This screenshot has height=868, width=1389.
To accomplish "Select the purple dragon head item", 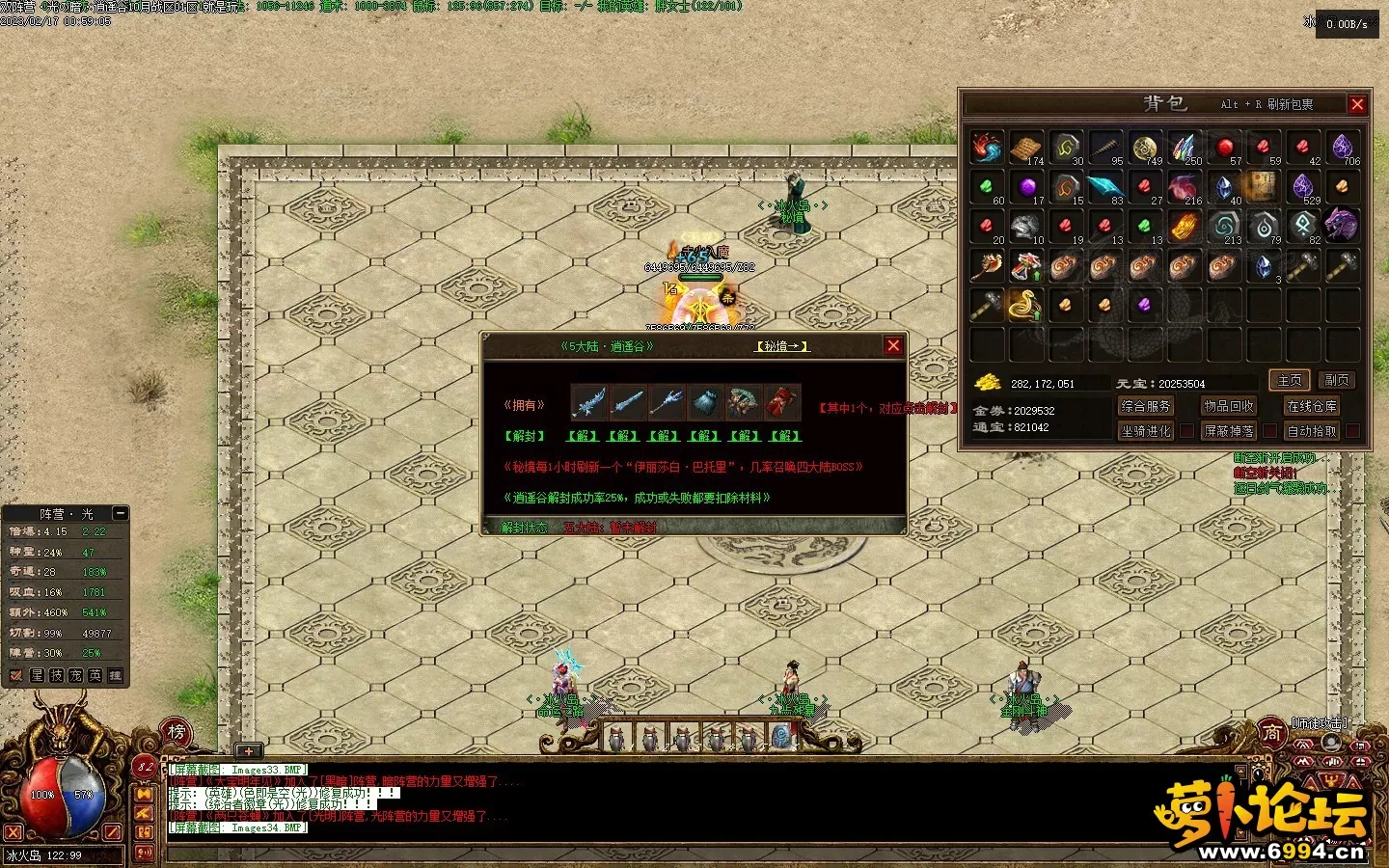I will (1342, 226).
